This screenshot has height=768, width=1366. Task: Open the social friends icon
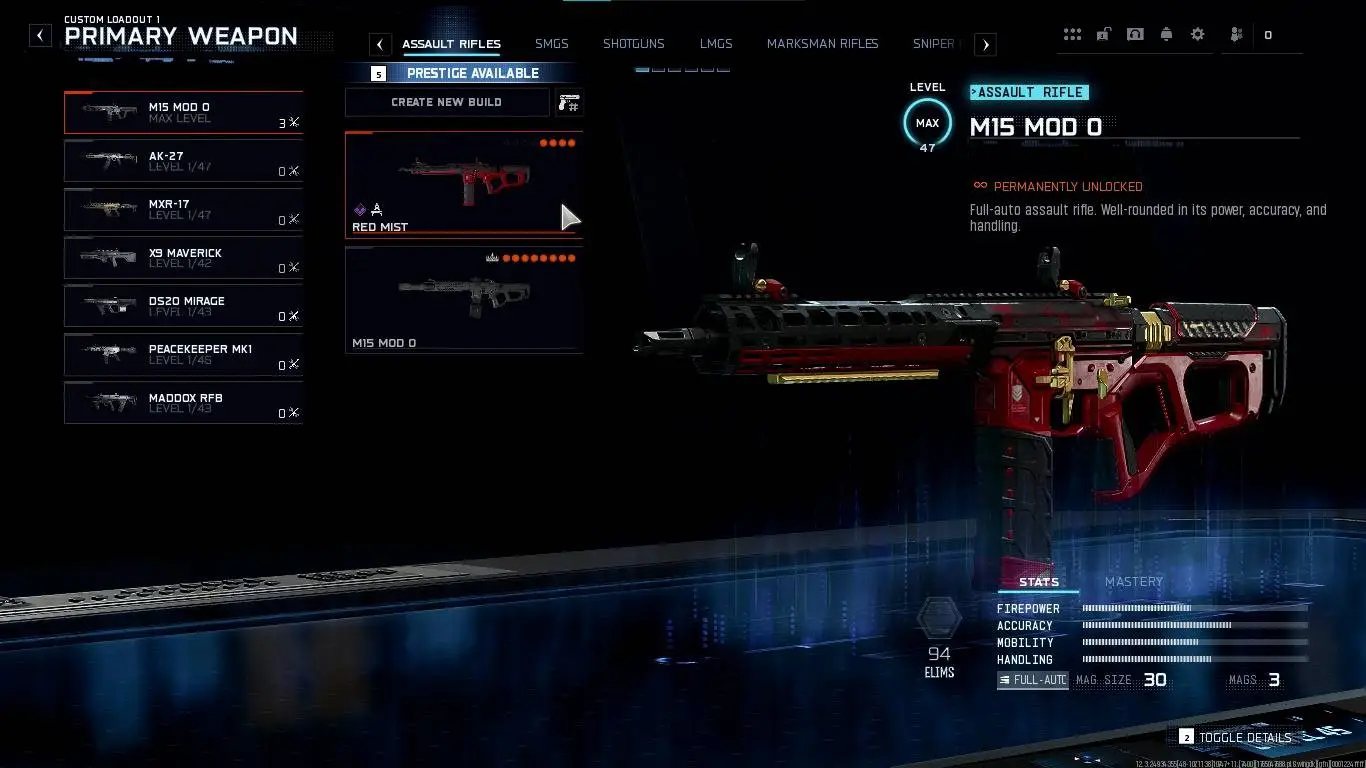click(1235, 33)
